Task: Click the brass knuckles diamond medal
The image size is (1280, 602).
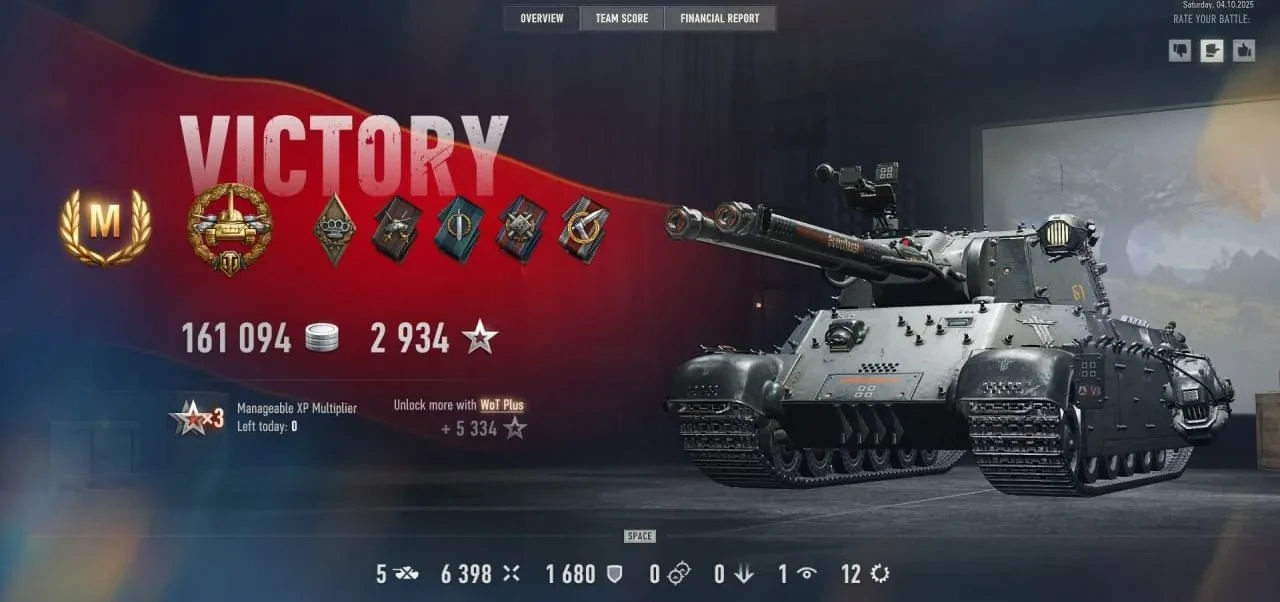Action: (335, 229)
